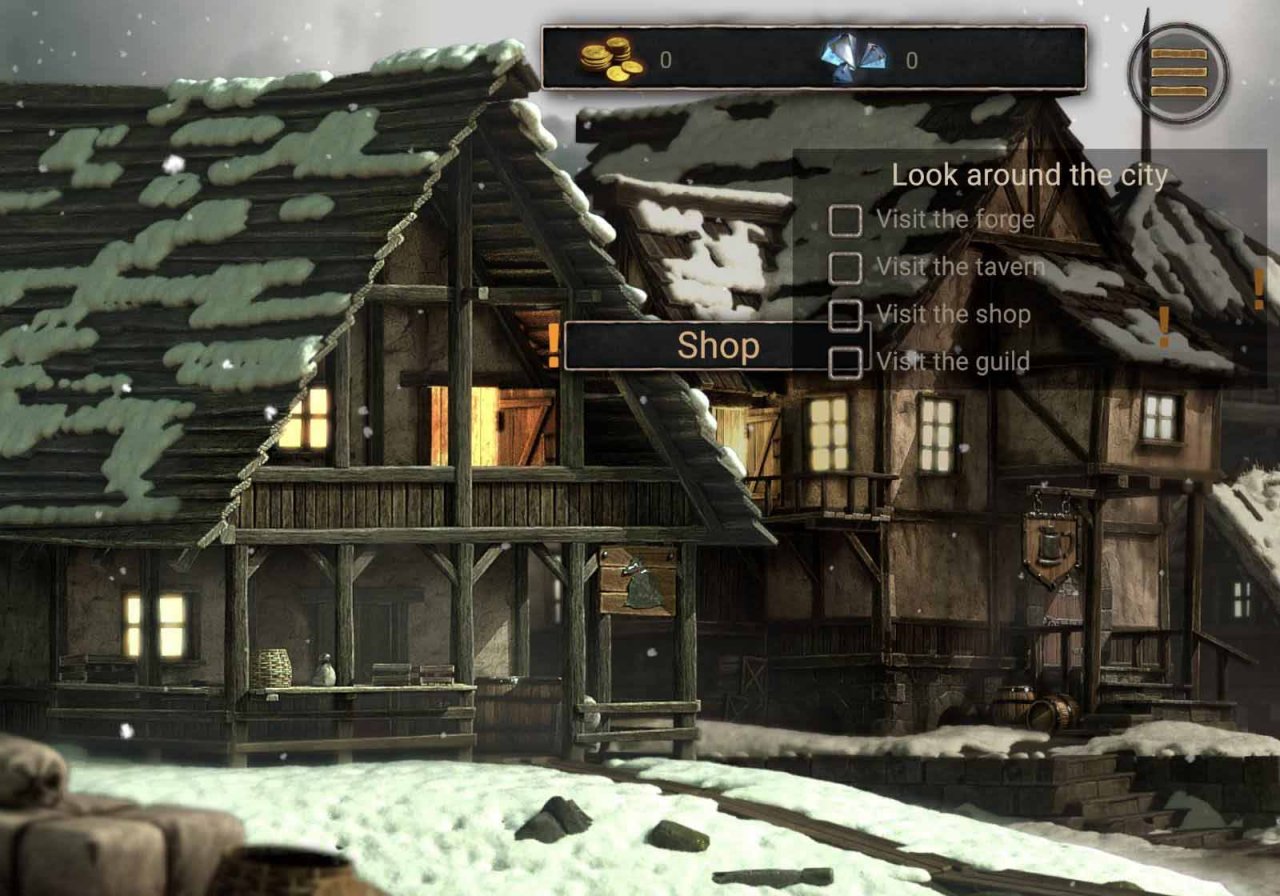Click the wicker basket on the porch
The height and width of the screenshot is (896, 1280).
coord(271,668)
